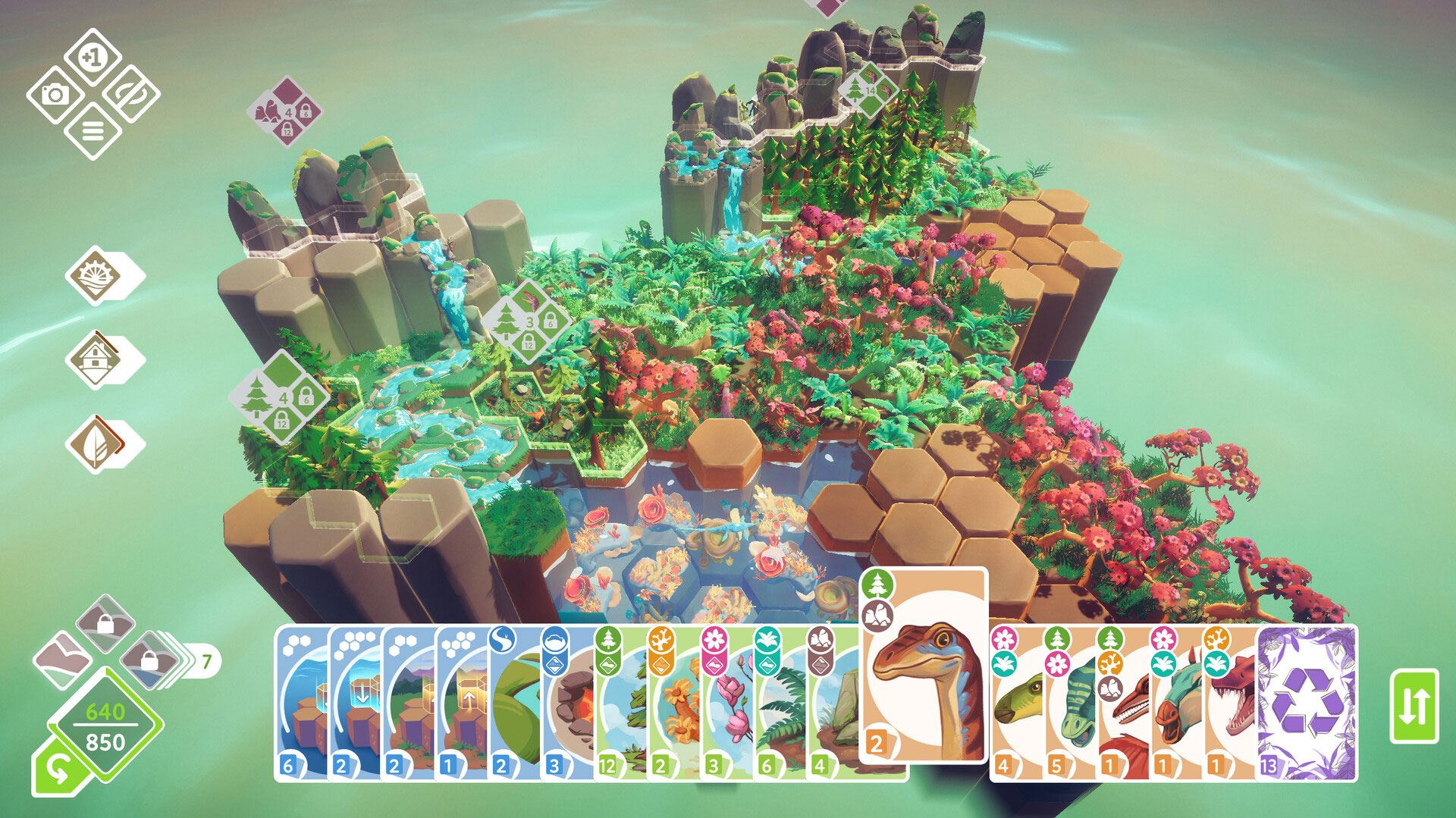Click the +1 diamond button
The height and width of the screenshot is (818, 1456).
(x=92, y=58)
